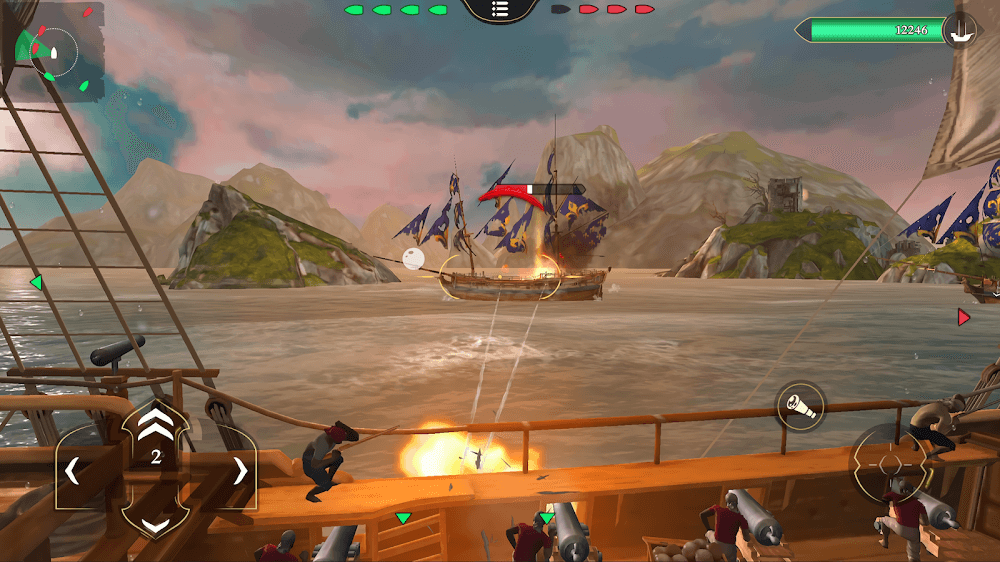
Task: Steer the ship right with the arrow
Action: [240, 470]
